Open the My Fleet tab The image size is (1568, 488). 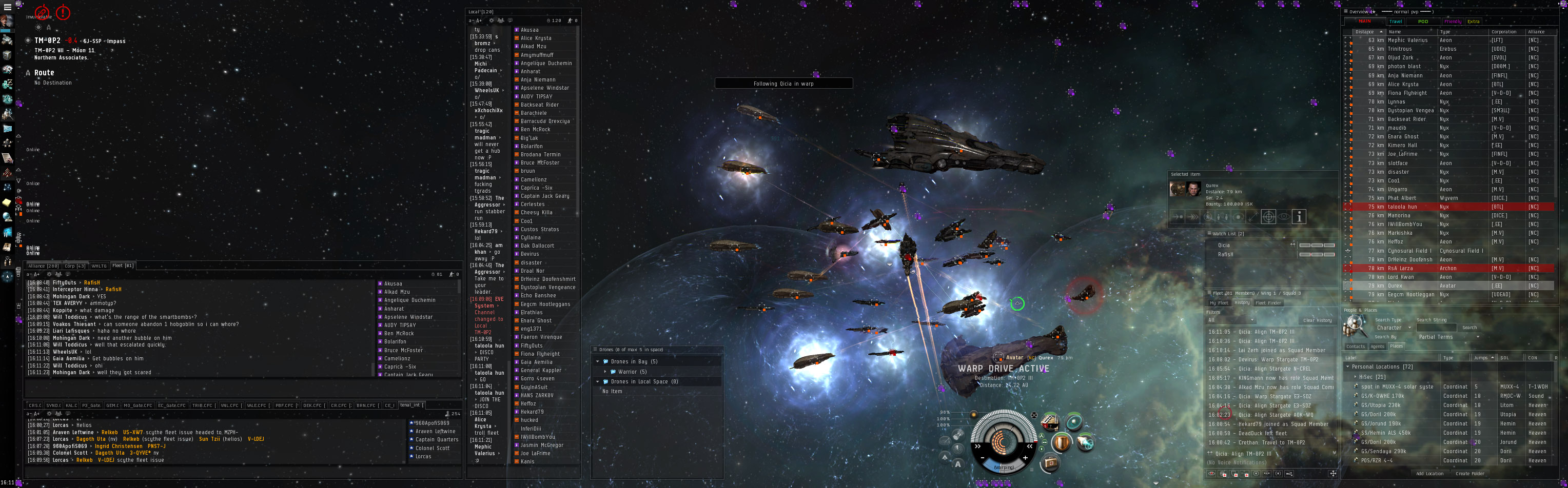click(x=1219, y=303)
